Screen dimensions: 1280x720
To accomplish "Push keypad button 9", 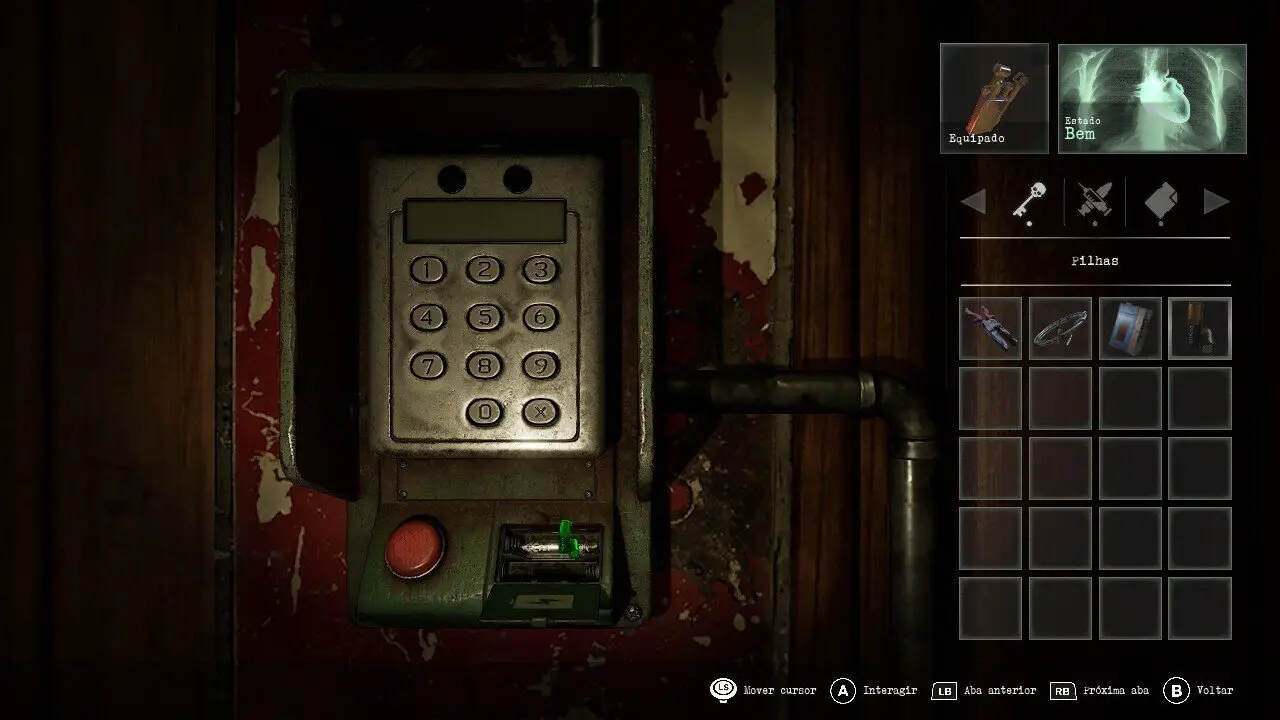I will (541, 366).
